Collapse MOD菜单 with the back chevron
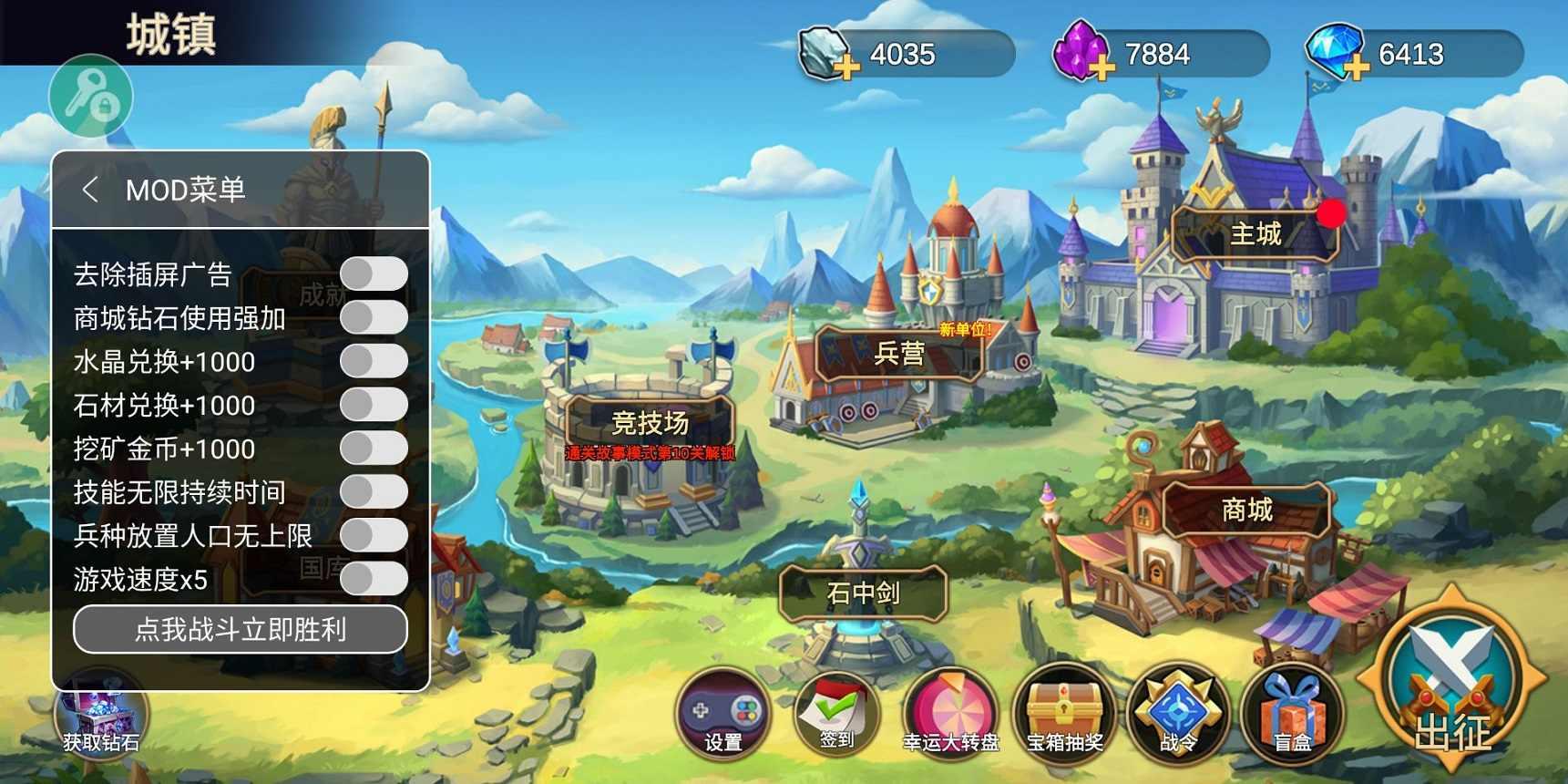 pos(90,190)
